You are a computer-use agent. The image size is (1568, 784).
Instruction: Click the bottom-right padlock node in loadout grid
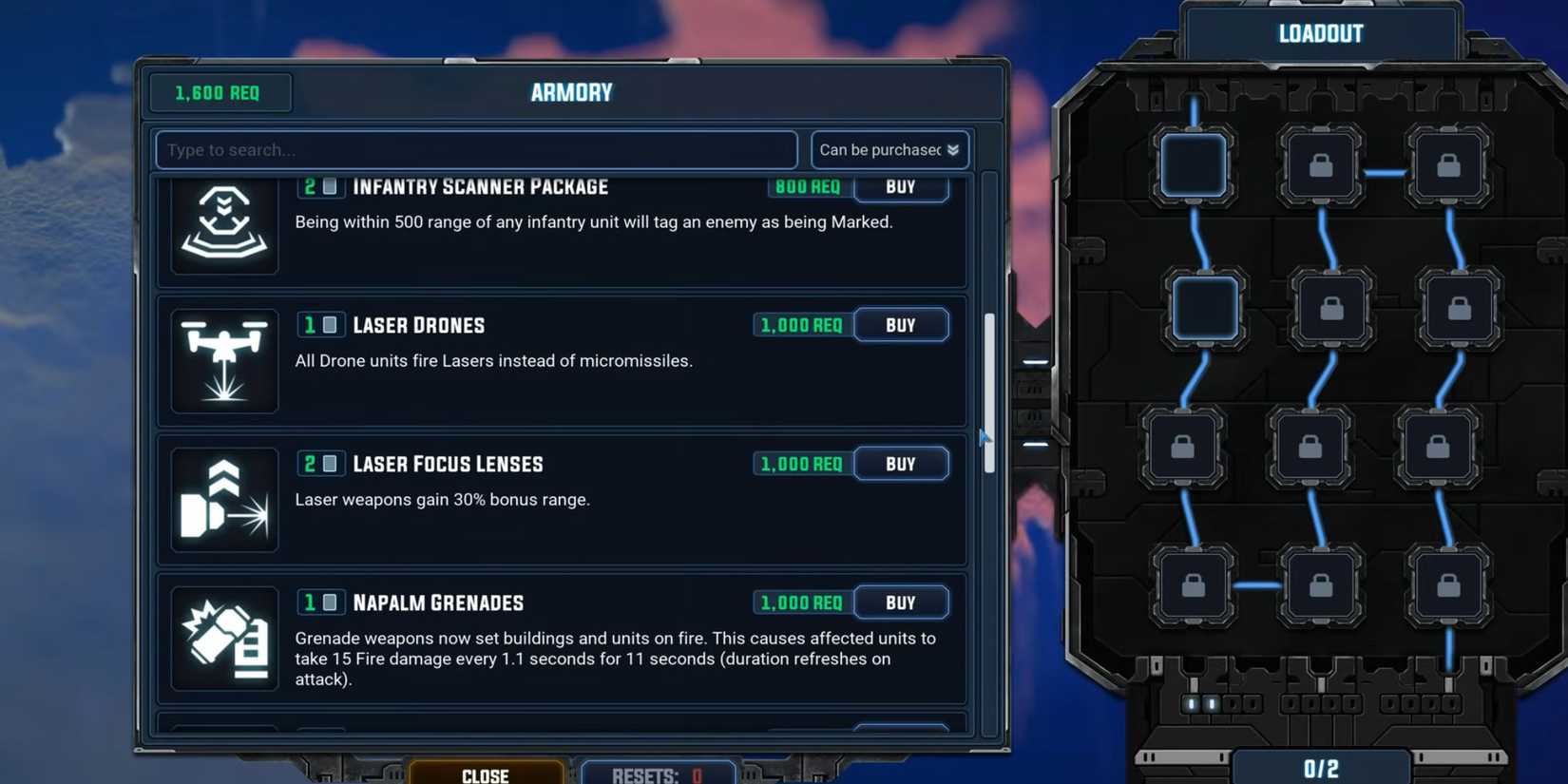(1447, 587)
